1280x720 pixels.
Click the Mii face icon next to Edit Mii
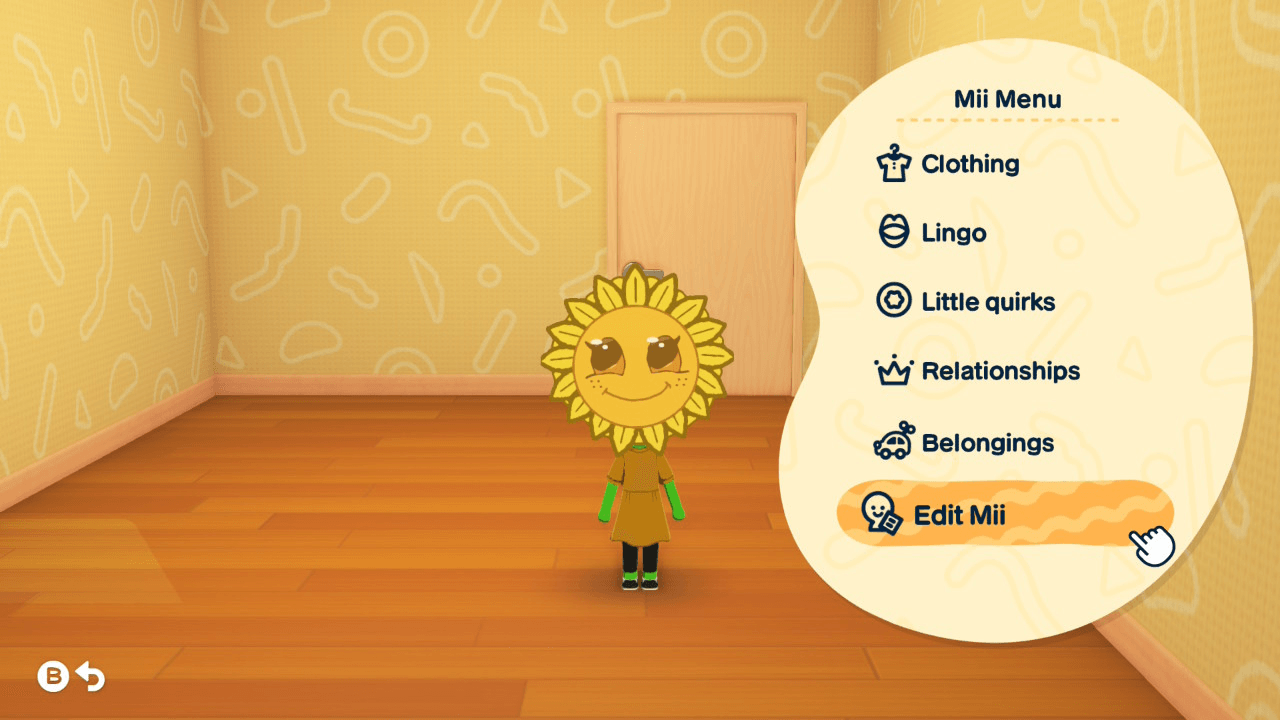881,513
